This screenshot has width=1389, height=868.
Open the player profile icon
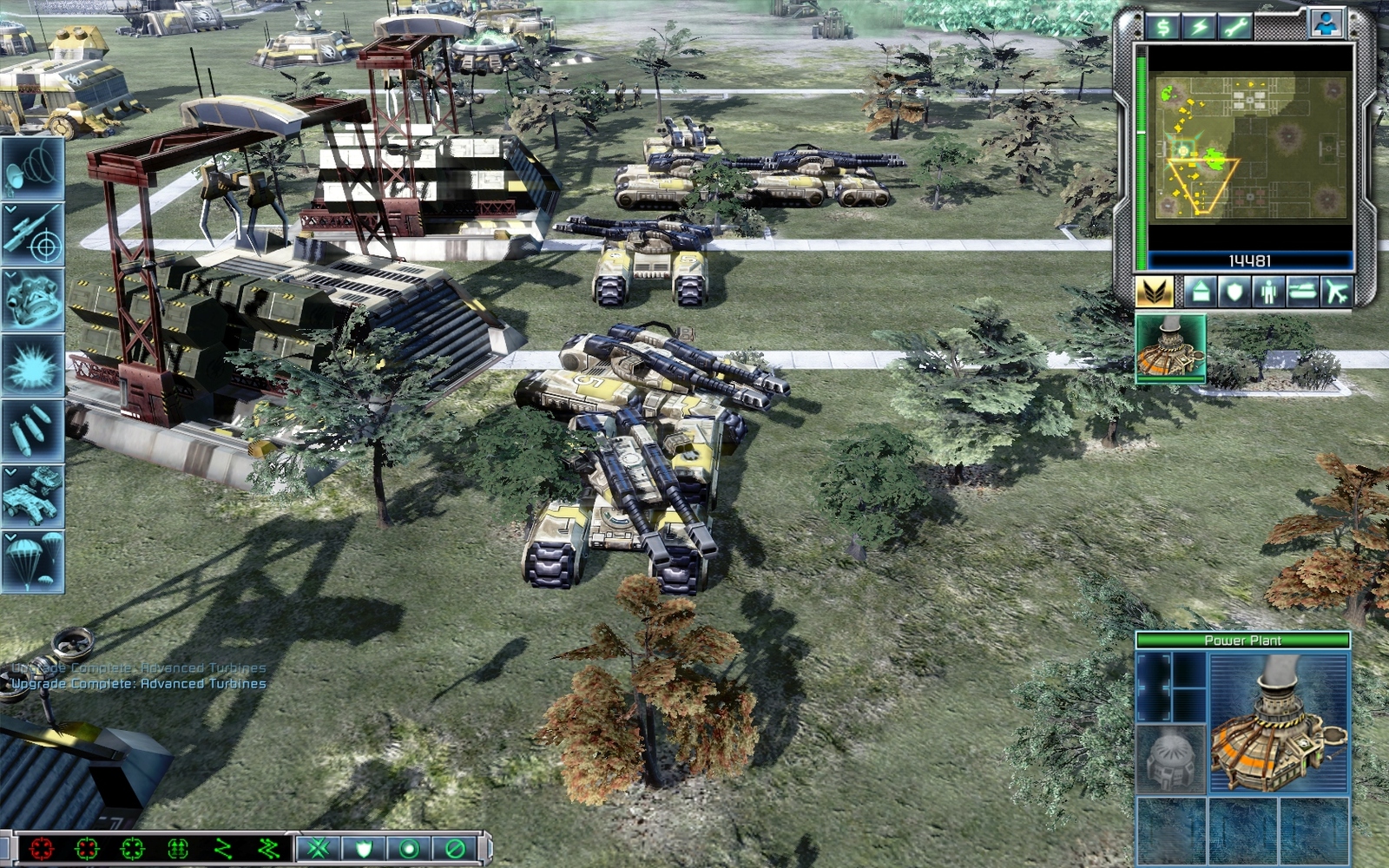click(x=1325, y=24)
